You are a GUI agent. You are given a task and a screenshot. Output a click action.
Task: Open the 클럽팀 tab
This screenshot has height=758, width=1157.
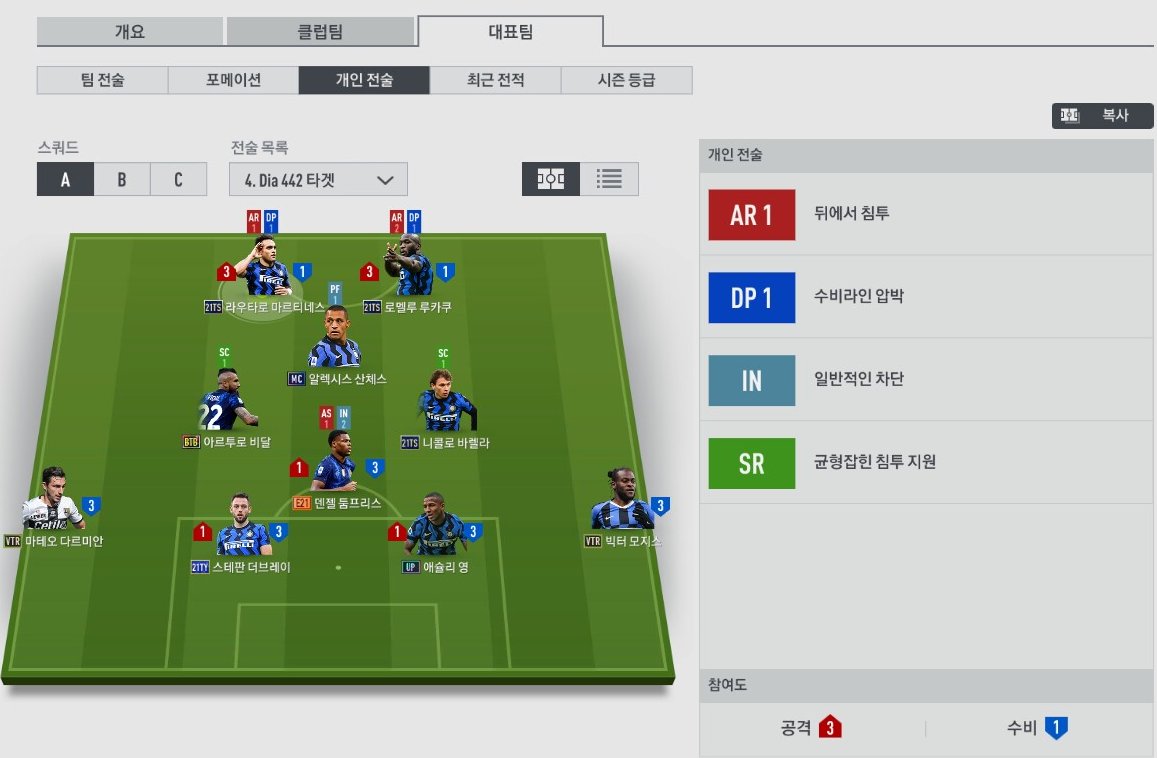320,32
